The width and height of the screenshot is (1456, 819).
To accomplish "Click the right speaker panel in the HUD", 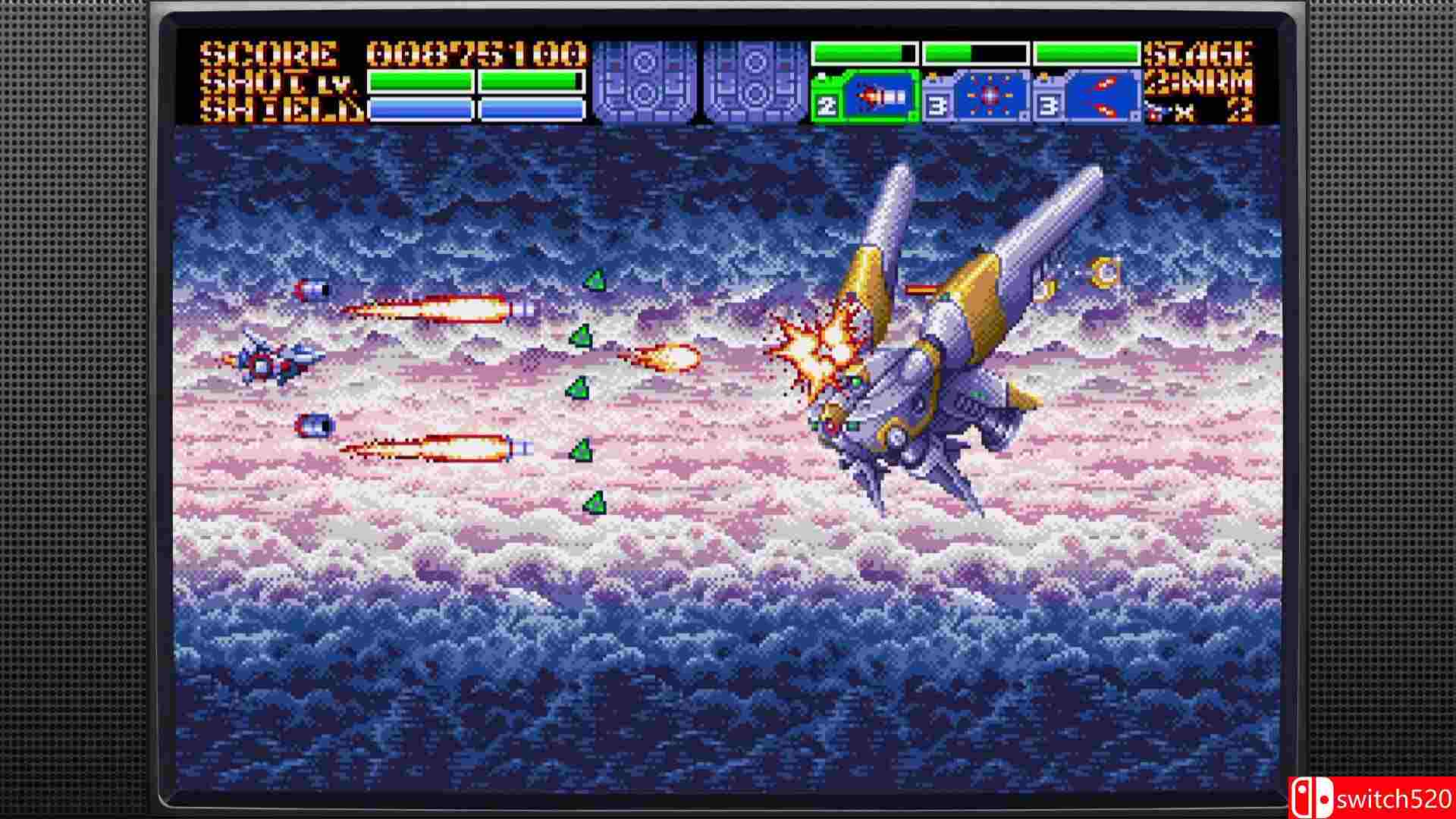I will (755, 80).
